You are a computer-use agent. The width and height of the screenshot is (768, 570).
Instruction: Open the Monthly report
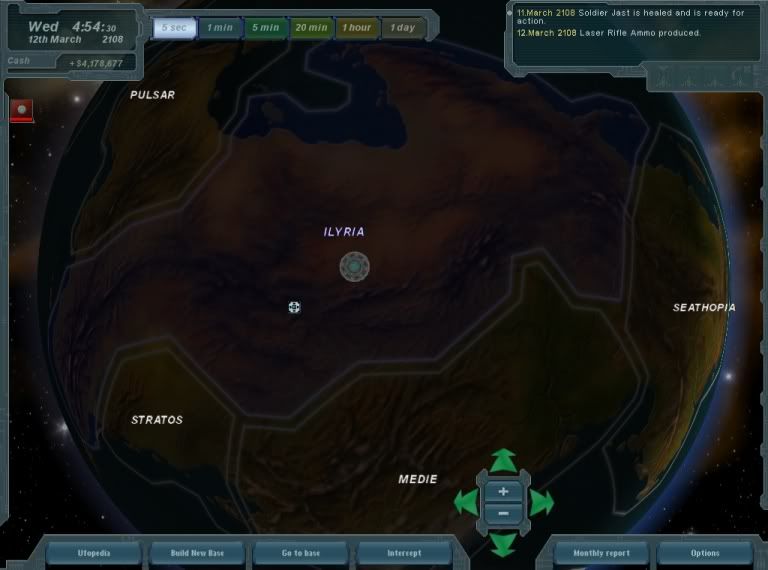(x=601, y=553)
